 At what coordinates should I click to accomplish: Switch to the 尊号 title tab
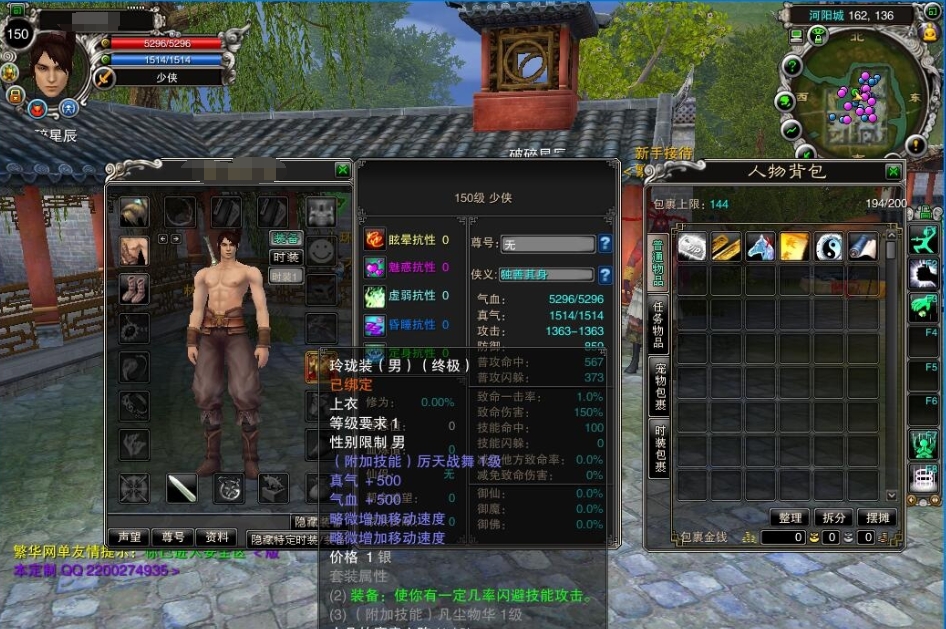[x=173, y=537]
